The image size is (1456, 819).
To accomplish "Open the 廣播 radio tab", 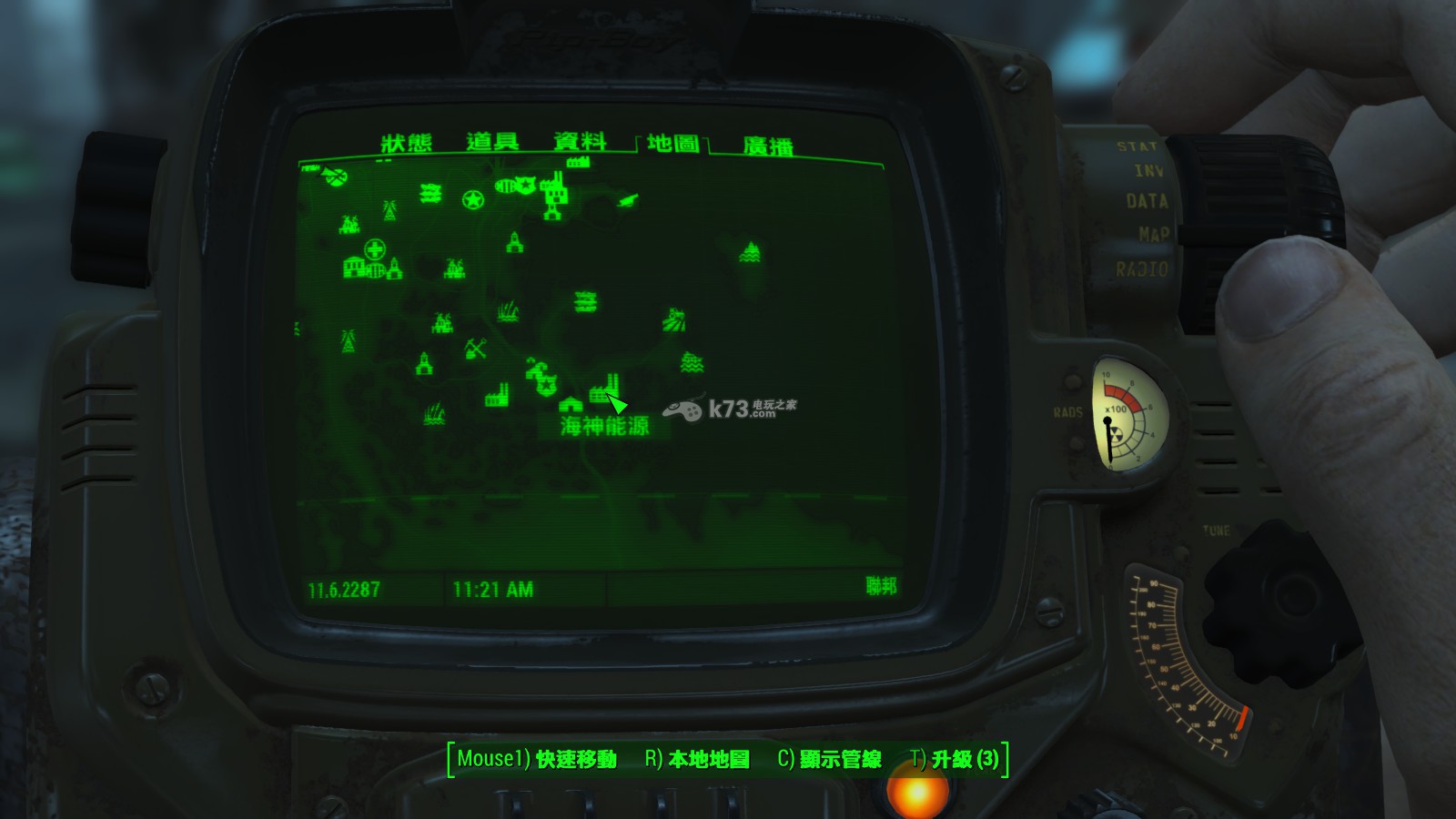I will (x=767, y=147).
